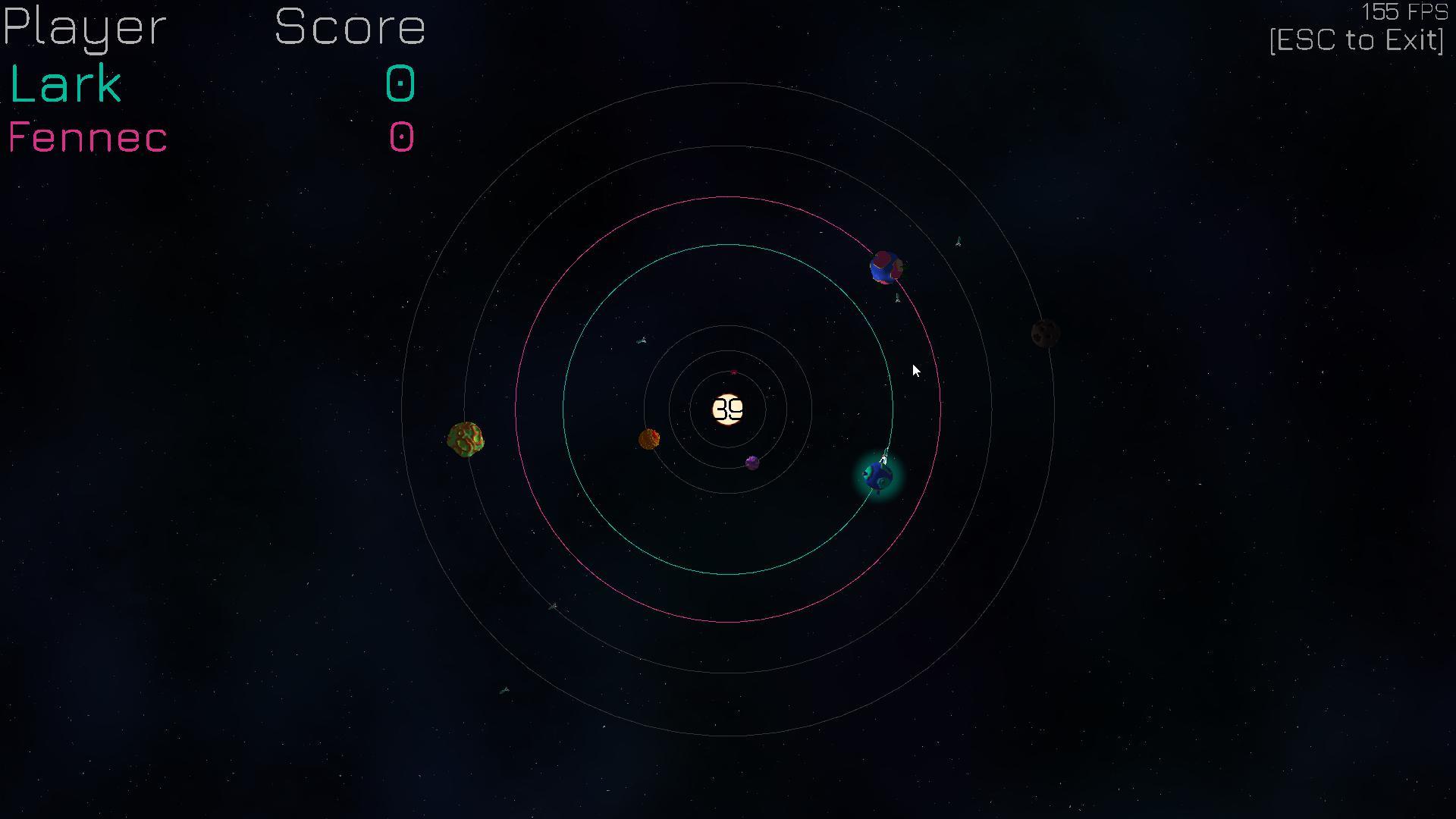This screenshot has height=819, width=1456.
Task: Select the green mossy planet on the left
Action: tap(466, 440)
